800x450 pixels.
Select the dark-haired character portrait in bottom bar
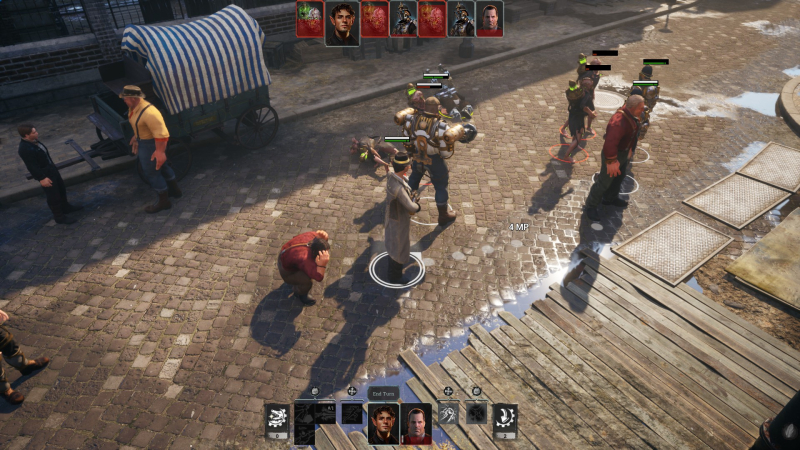pos(384,424)
